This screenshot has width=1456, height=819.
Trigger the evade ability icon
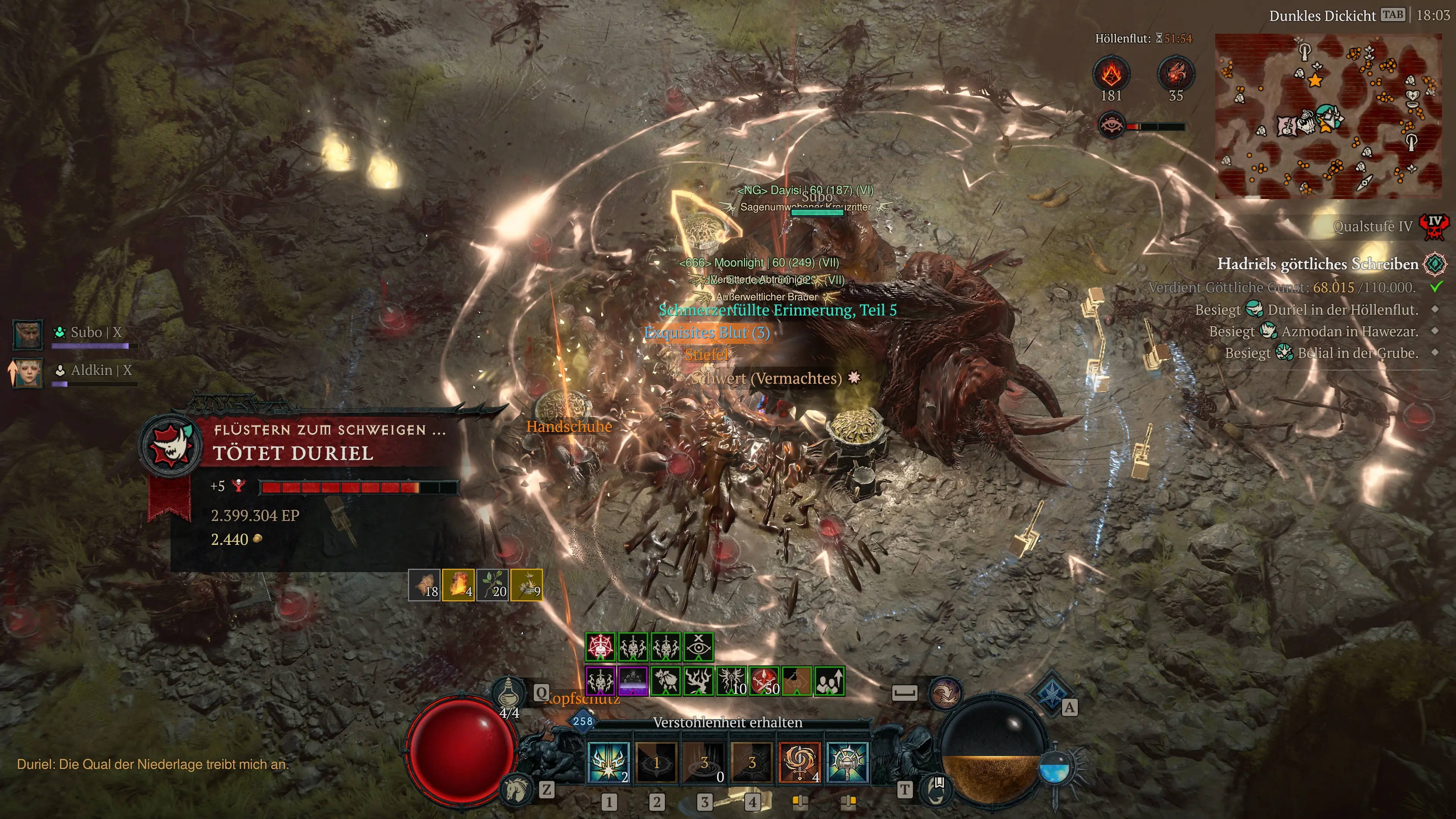pyautogui.click(x=944, y=692)
